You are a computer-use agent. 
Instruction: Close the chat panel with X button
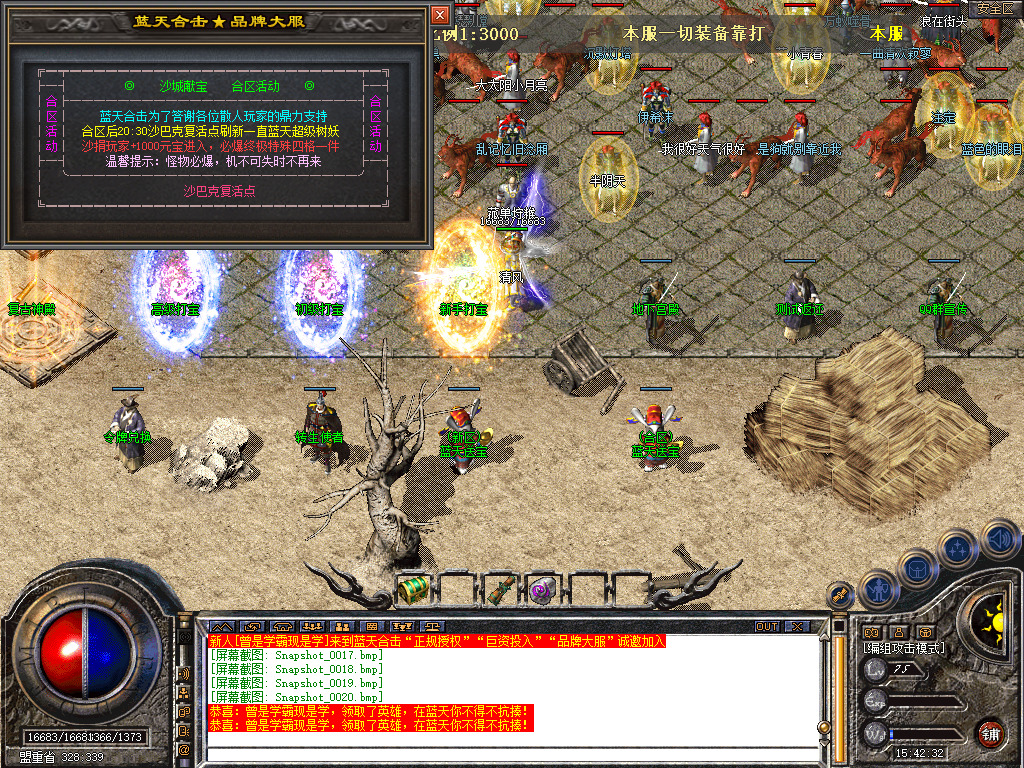pos(797,626)
